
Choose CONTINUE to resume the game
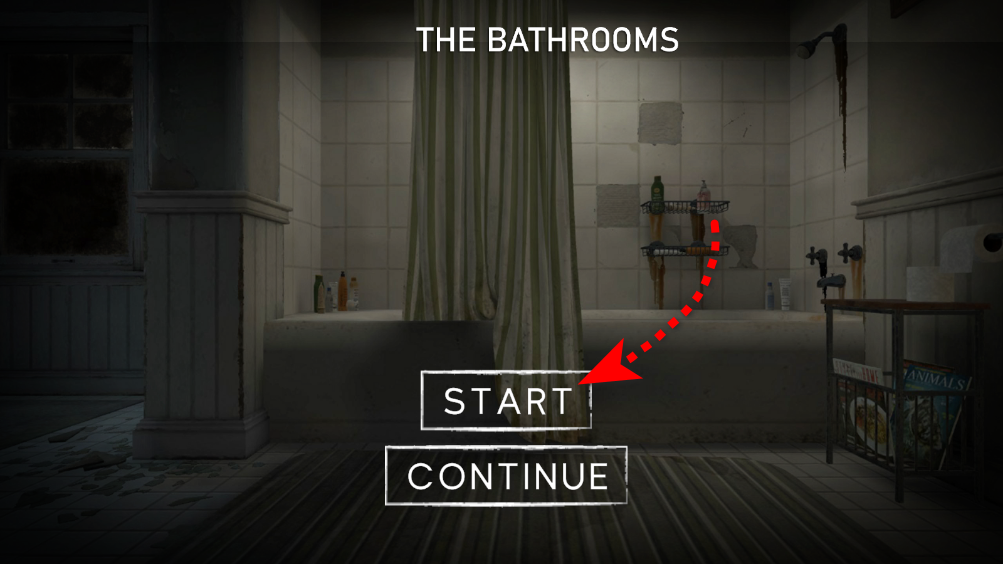[506, 475]
